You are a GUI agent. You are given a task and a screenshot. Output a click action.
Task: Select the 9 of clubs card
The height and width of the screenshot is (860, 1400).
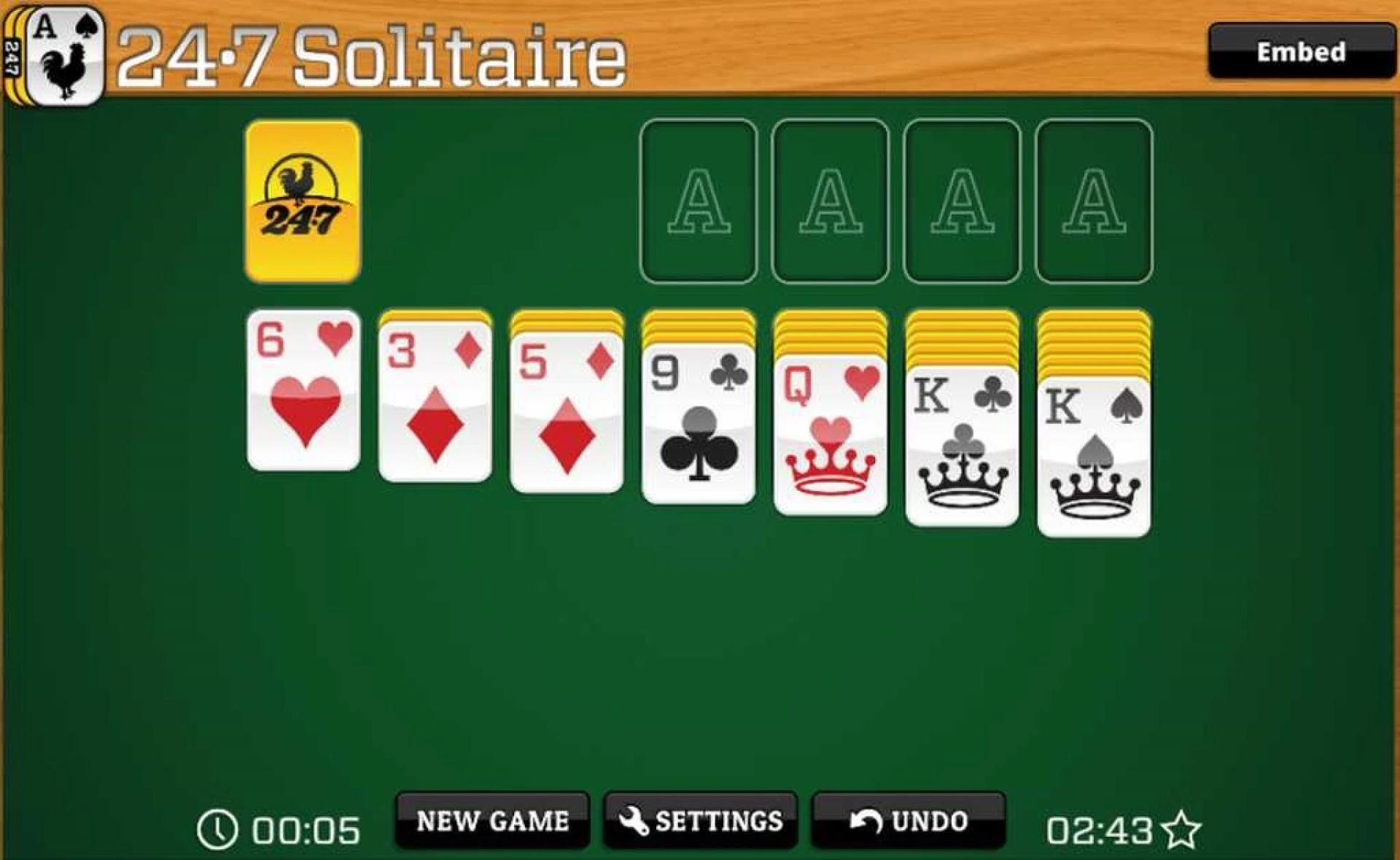tap(698, 423)
